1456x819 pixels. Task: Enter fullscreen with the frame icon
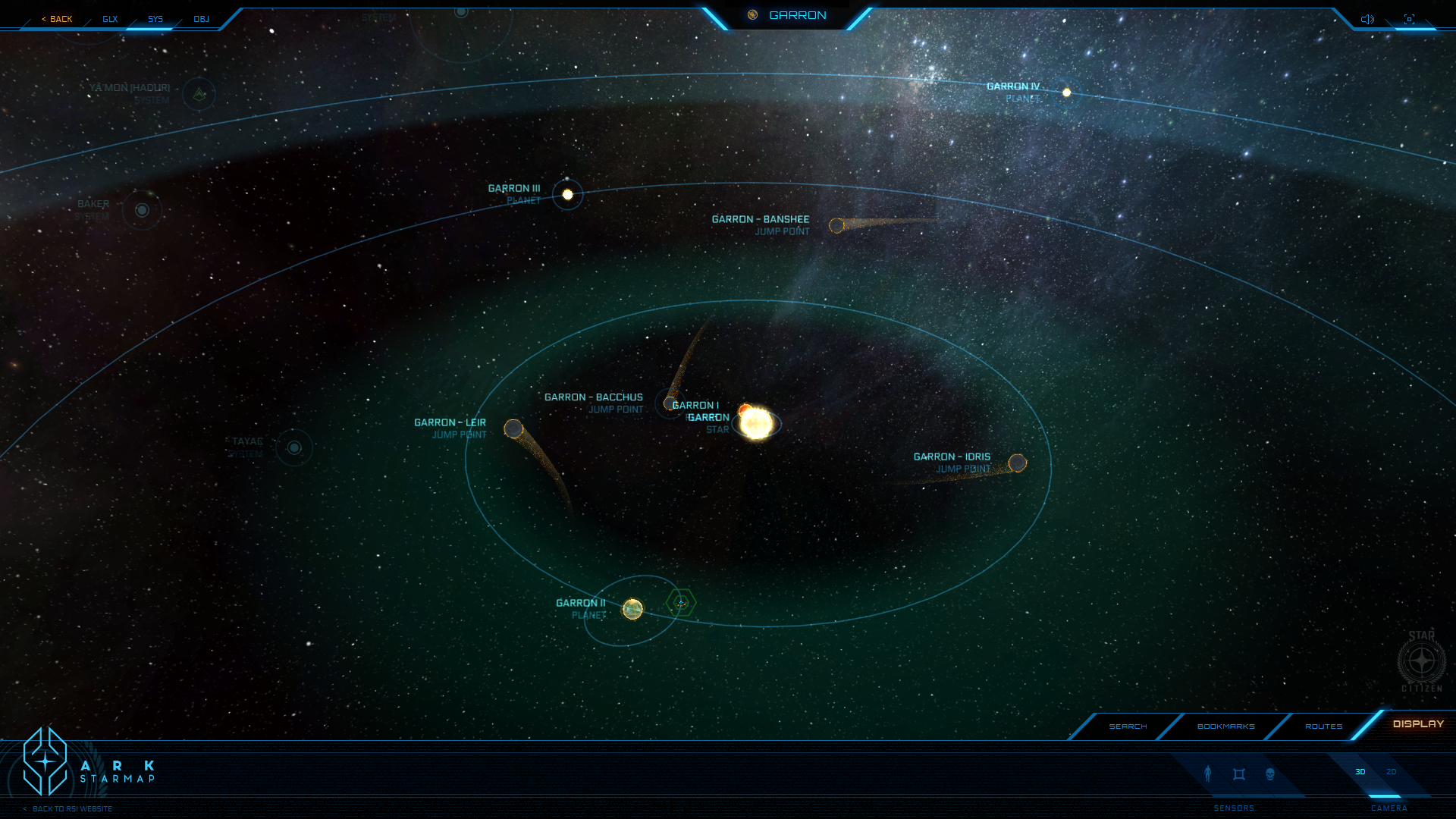tap(1409, 19)
